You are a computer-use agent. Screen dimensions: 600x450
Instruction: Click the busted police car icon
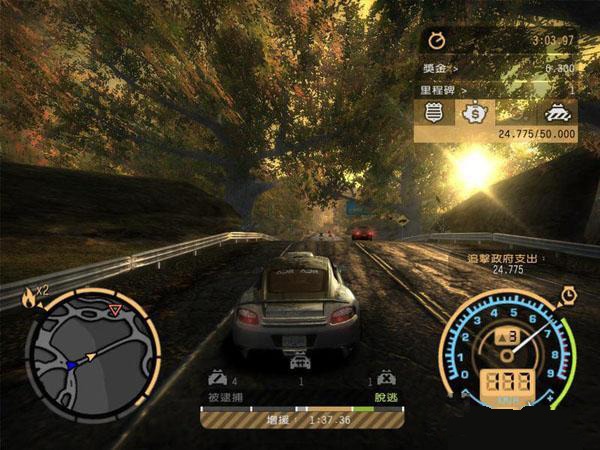216,379
